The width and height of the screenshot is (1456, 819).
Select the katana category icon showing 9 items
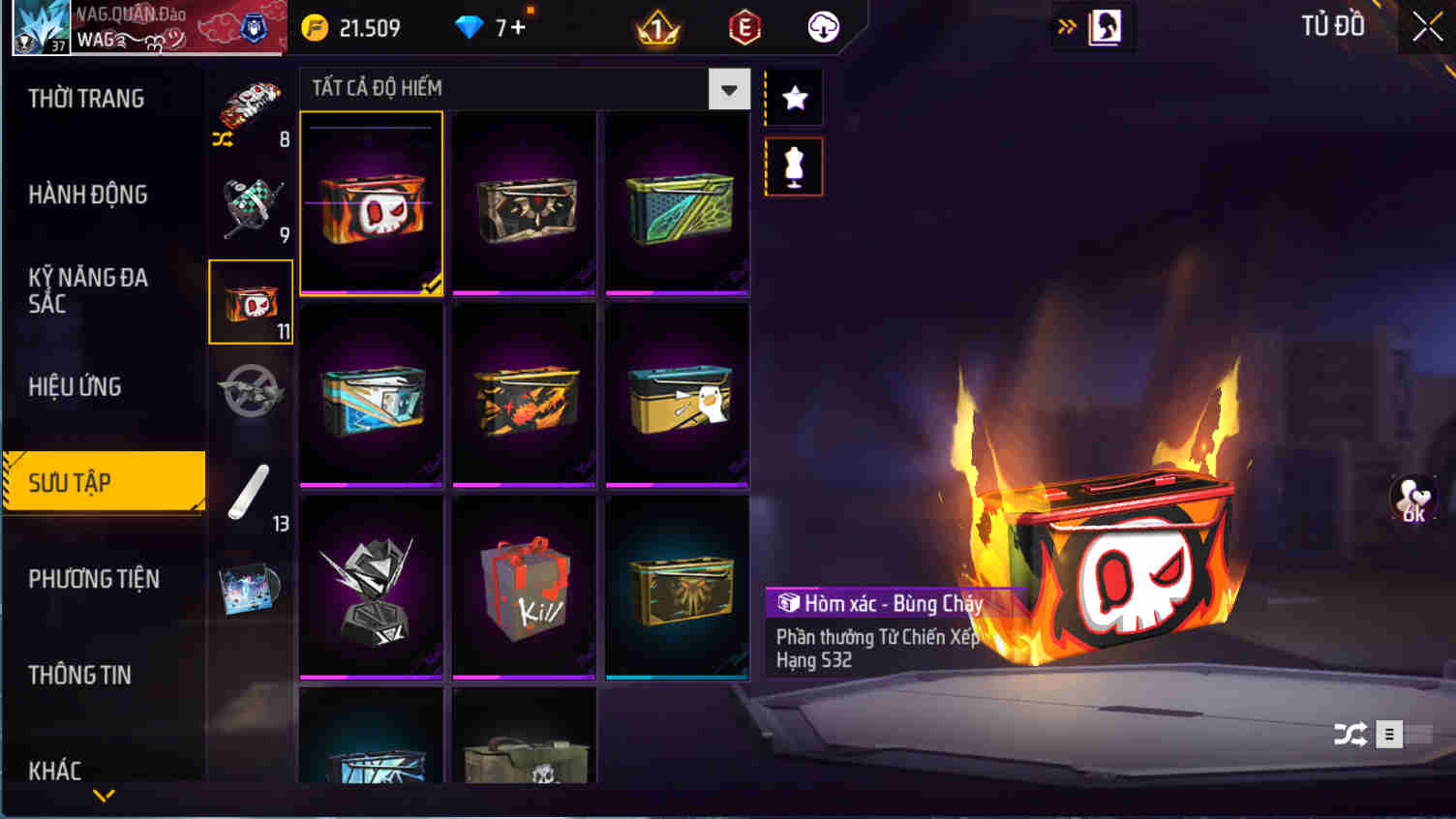click(x=250, y=202)
